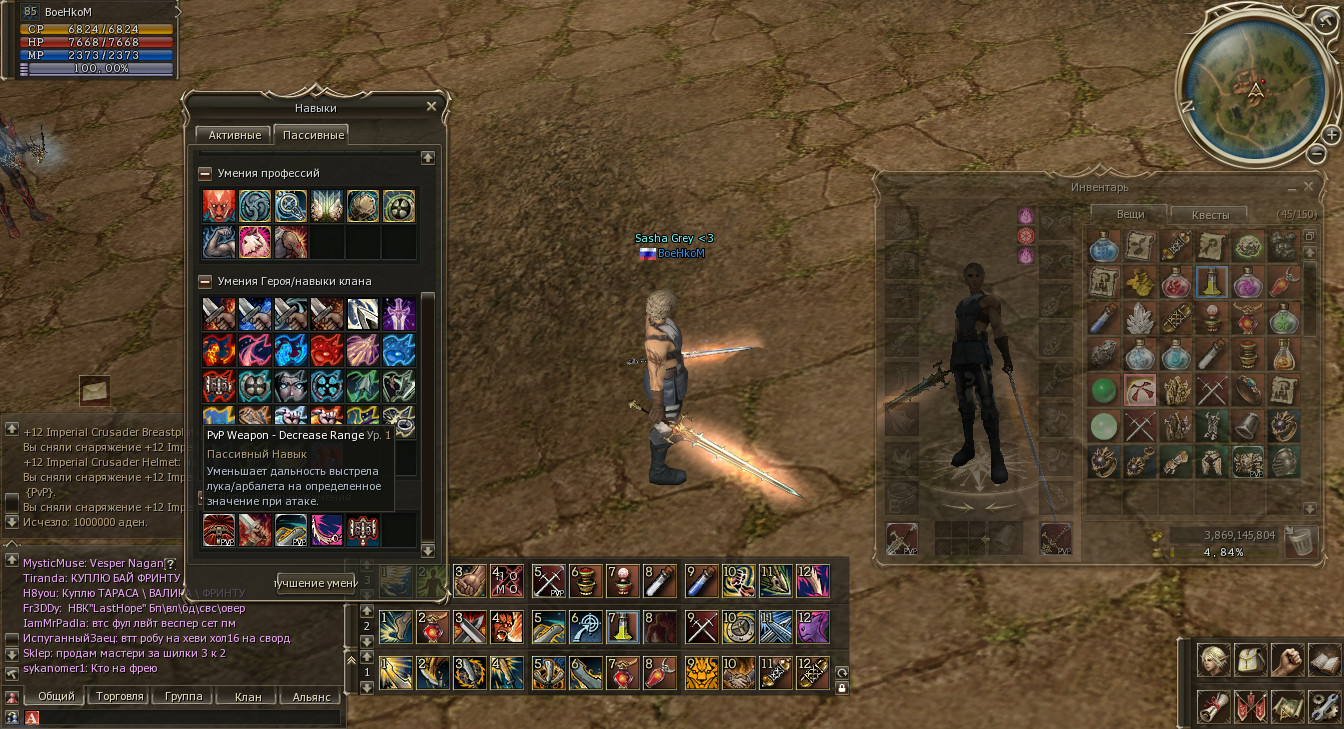Switch to the Активные skills tab
Image resolution: width=1344 pixels, height=729 pixels.
click(235, 135)
